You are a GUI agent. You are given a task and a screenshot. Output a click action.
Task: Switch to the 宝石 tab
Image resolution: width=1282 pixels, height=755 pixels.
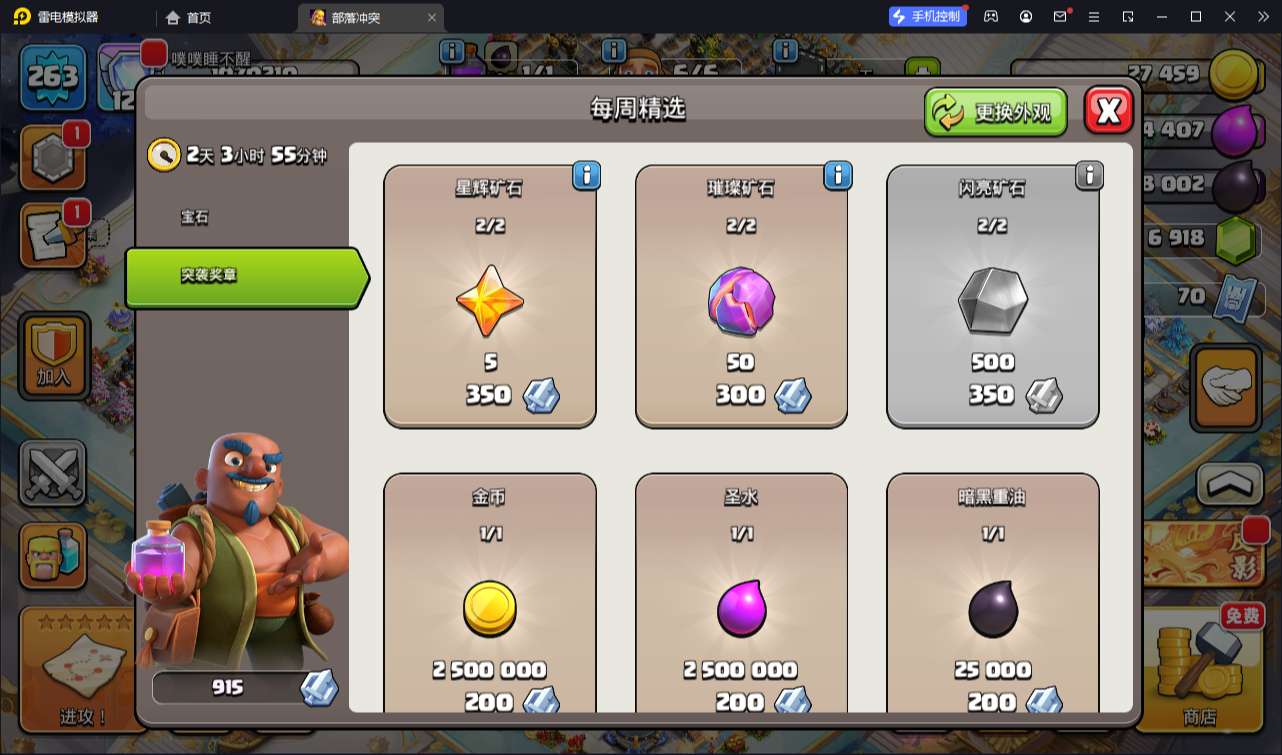195,217
